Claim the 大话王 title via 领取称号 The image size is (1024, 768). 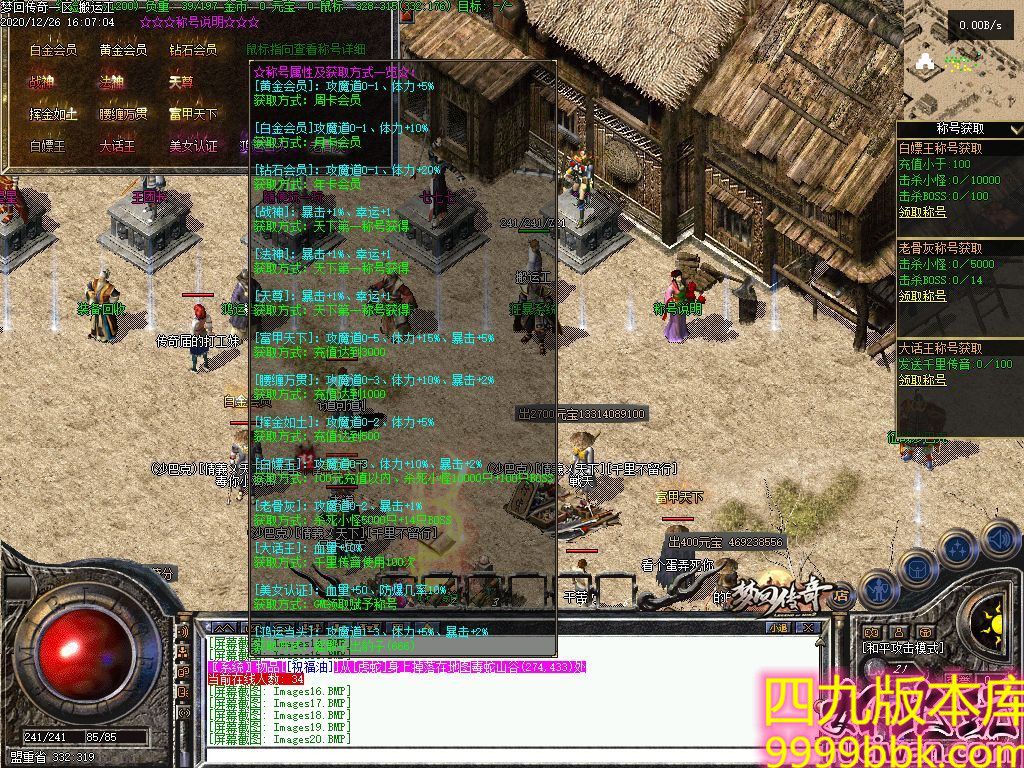[x=922, y=380]
